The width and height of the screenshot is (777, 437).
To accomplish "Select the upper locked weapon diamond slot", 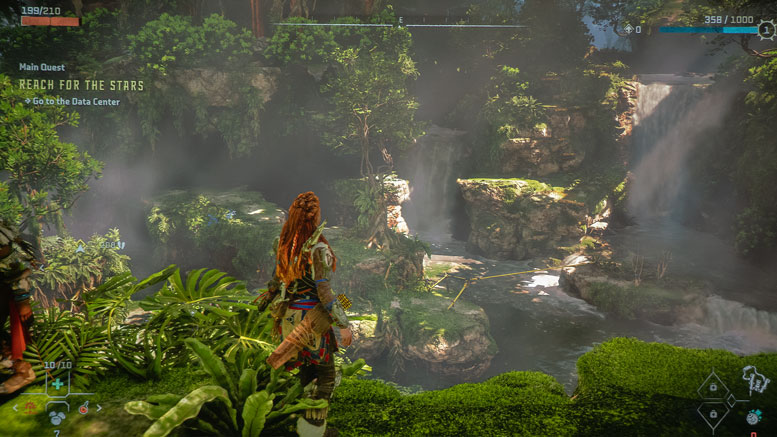I will 714,386.
